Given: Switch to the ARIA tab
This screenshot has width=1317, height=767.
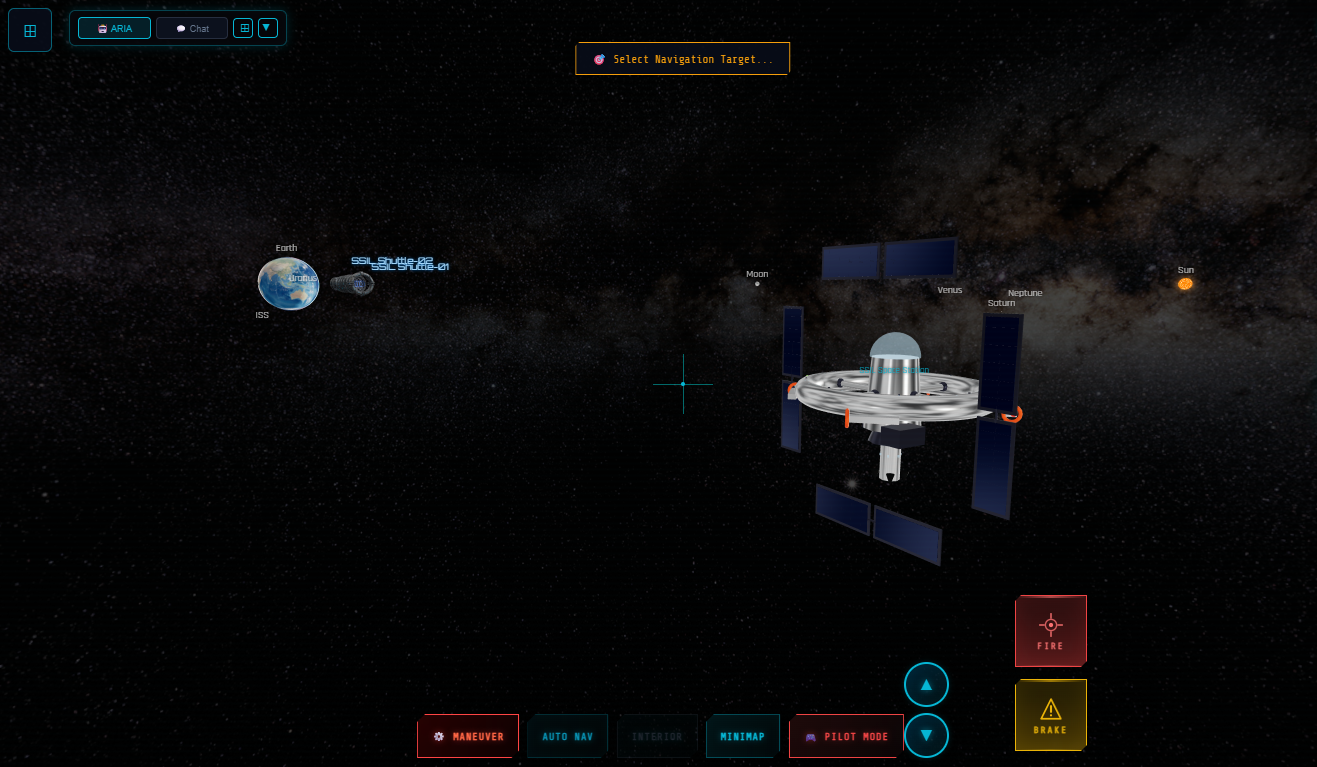Looking at the screenshot, I should coord(115,28).
